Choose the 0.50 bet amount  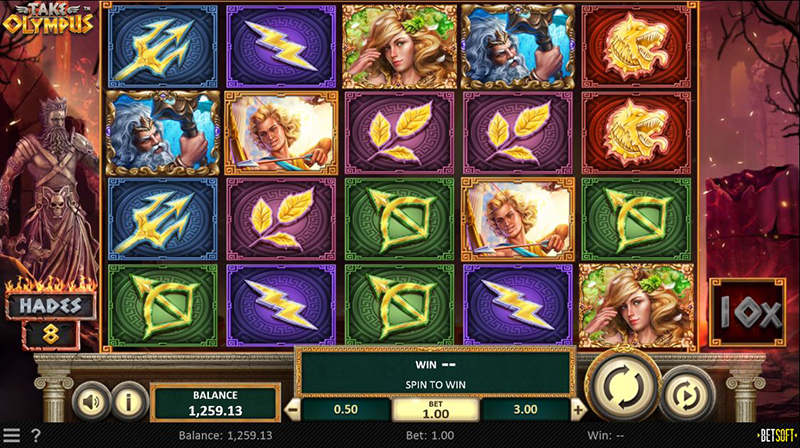(x=346, y=409)
